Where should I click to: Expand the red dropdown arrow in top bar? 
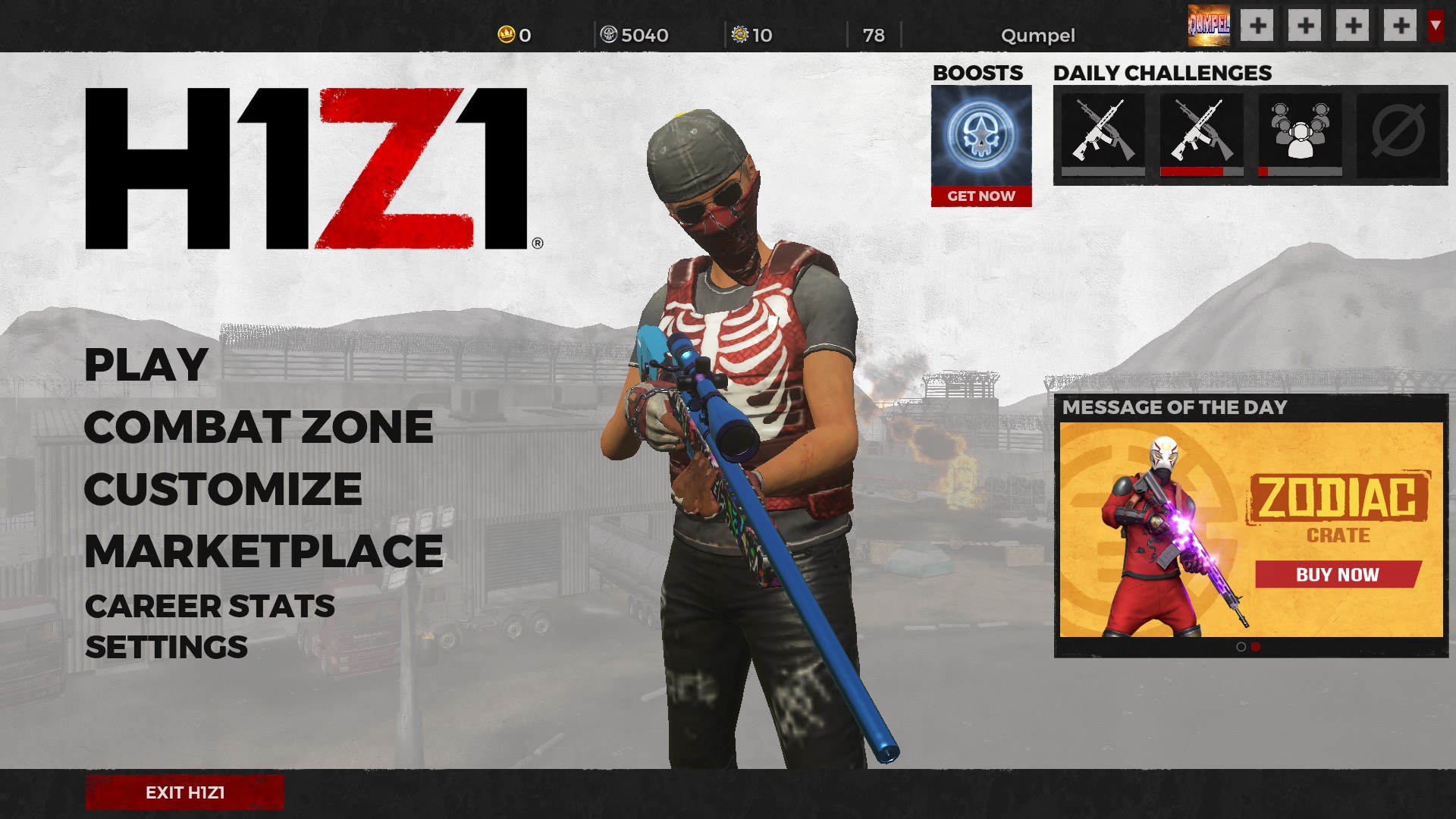click(x=1435, y=26)
